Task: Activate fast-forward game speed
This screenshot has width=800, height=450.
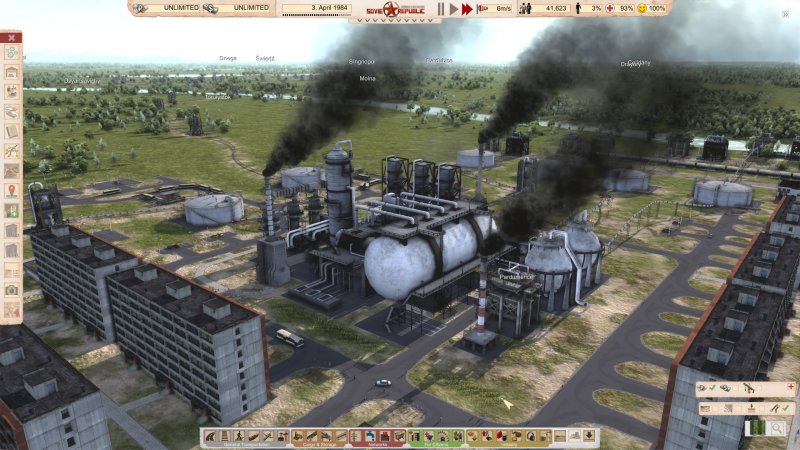Action: pyautogui.click(x=467, y=8)
